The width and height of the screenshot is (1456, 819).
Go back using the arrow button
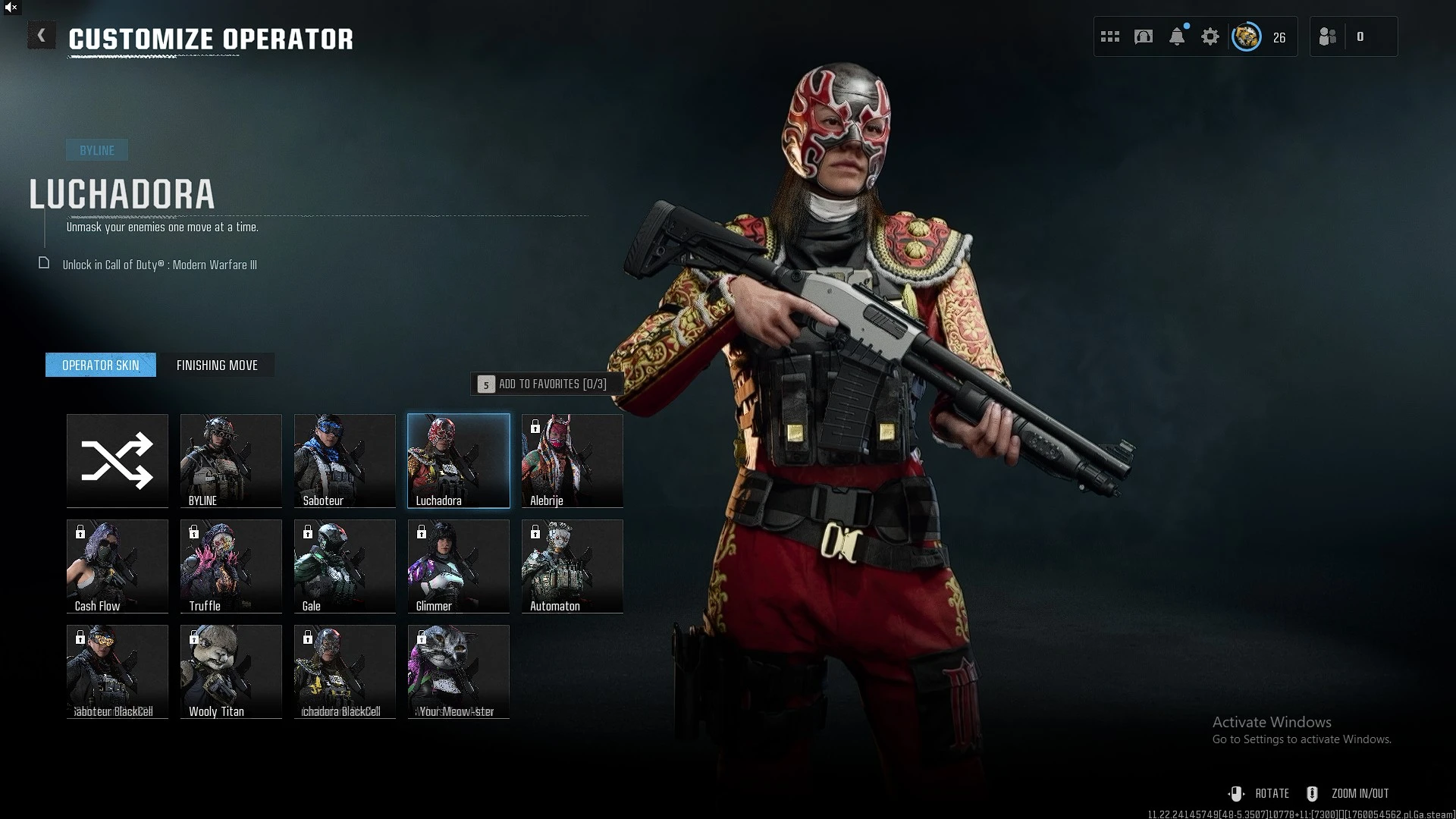pos(42,36)
